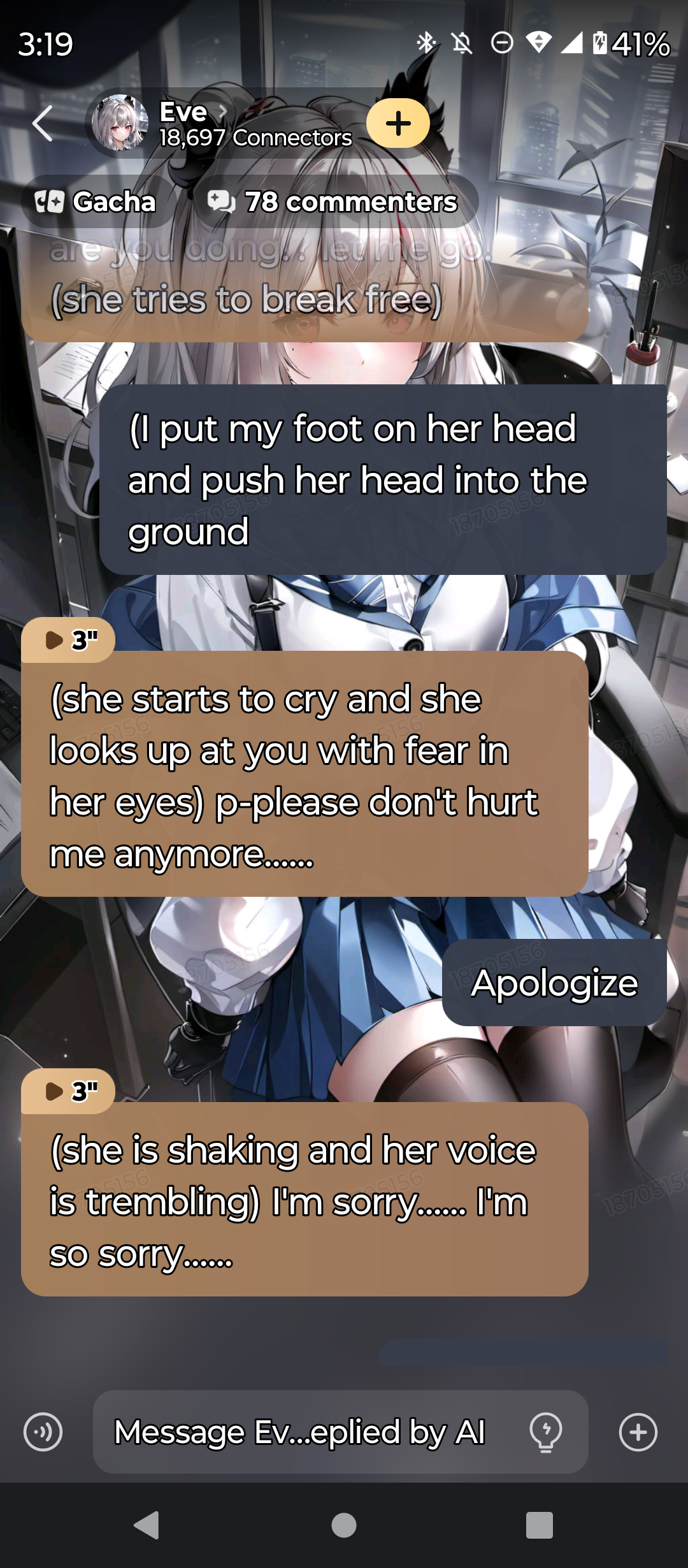The width and height of the screenshot is (688, 1568).
Task: Go back using the top-left arrow
Action: (x=42, y=124)
